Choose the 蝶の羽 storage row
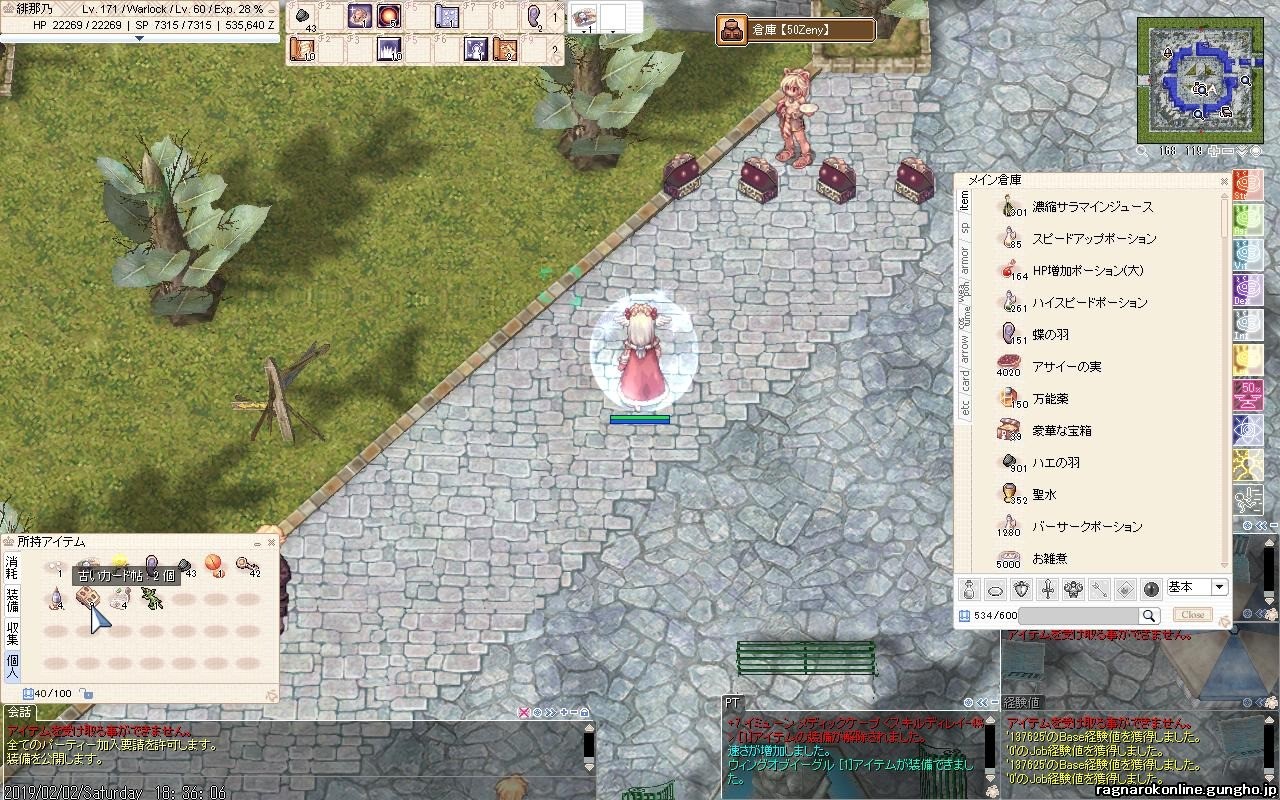The width and height of the screenshot is (1280, 800). click(x=1050, y=335)
